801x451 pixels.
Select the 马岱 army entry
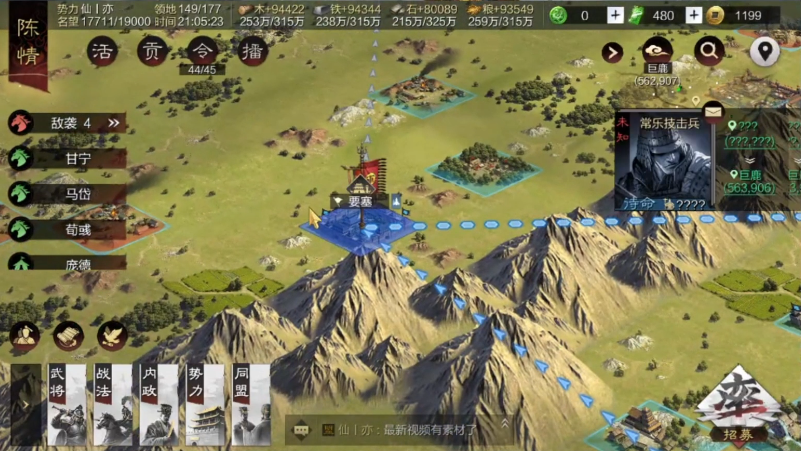[78, 194]
